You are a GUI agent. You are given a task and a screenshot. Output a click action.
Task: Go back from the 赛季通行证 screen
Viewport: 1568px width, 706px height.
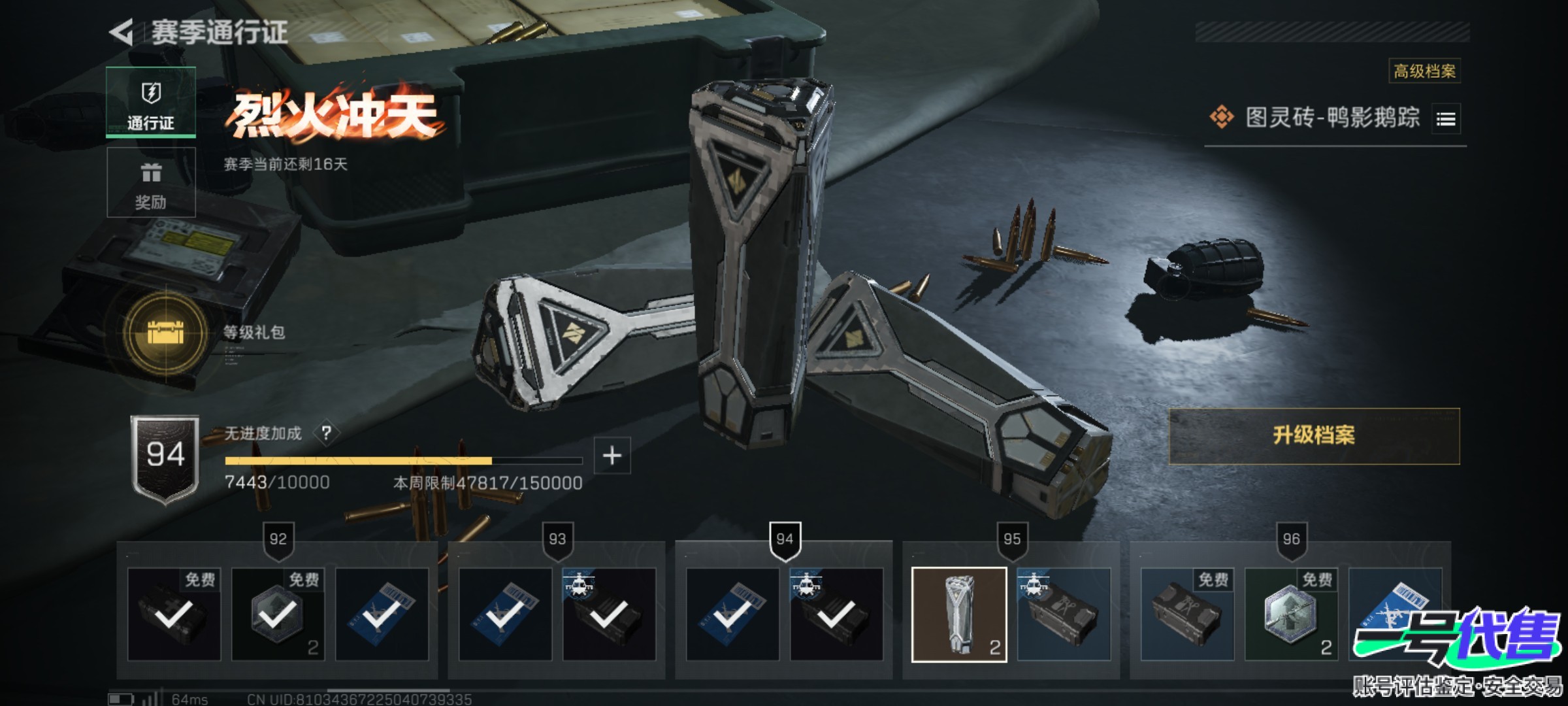coord(122,32)
